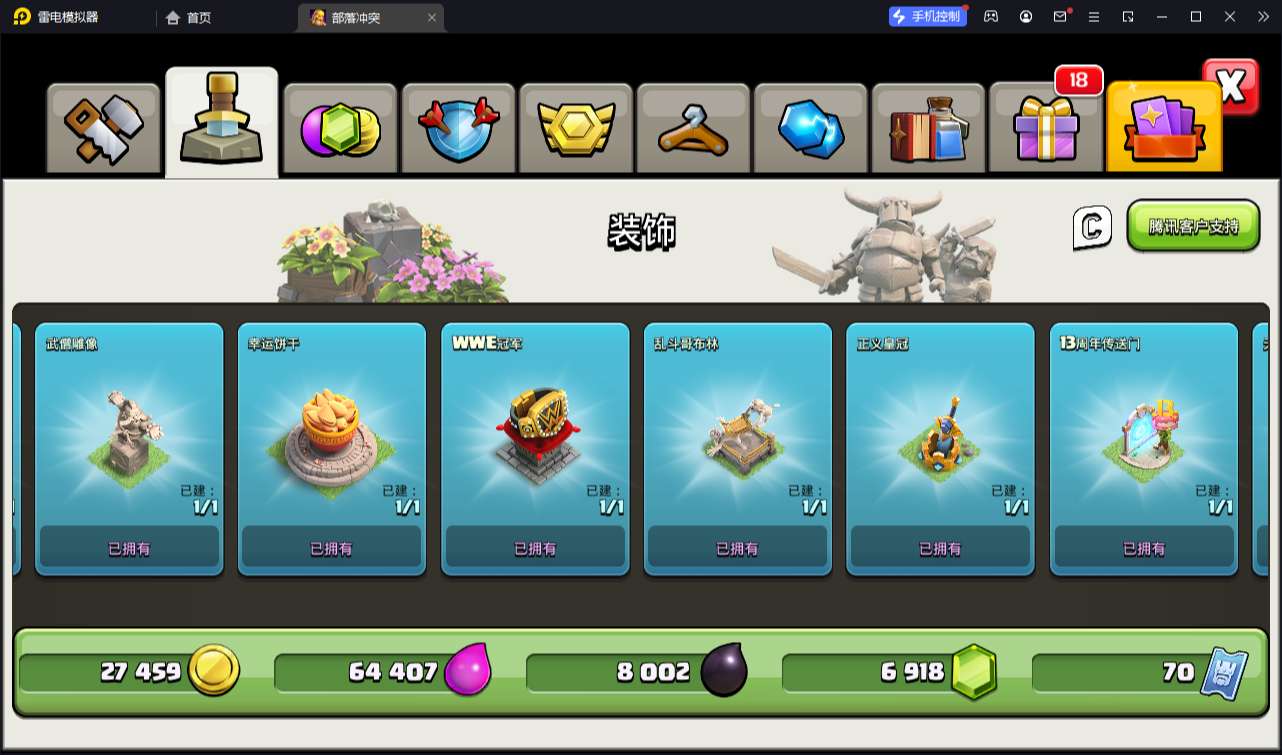Select the gold pass badge tab
1282x755 pixels.
[575, 130]
